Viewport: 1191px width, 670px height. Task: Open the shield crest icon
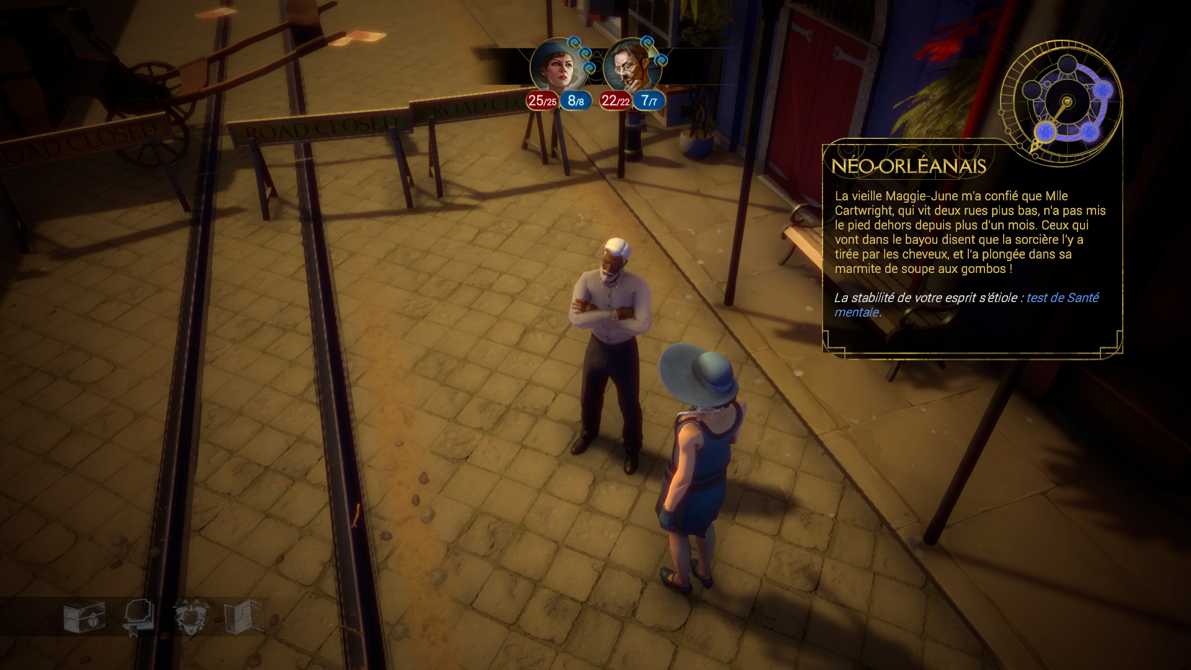click(x=190, y=617)
